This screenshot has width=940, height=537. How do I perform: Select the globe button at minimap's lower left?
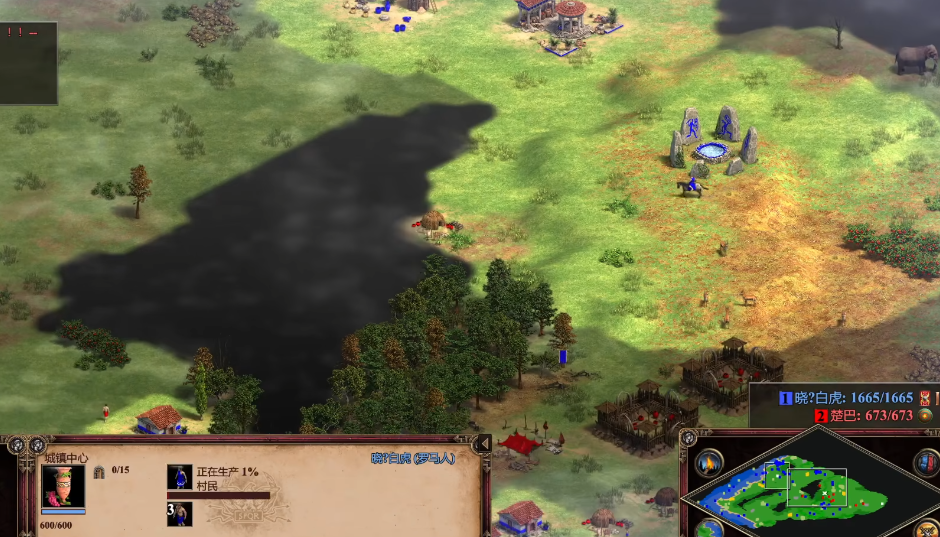click(709, 528)
